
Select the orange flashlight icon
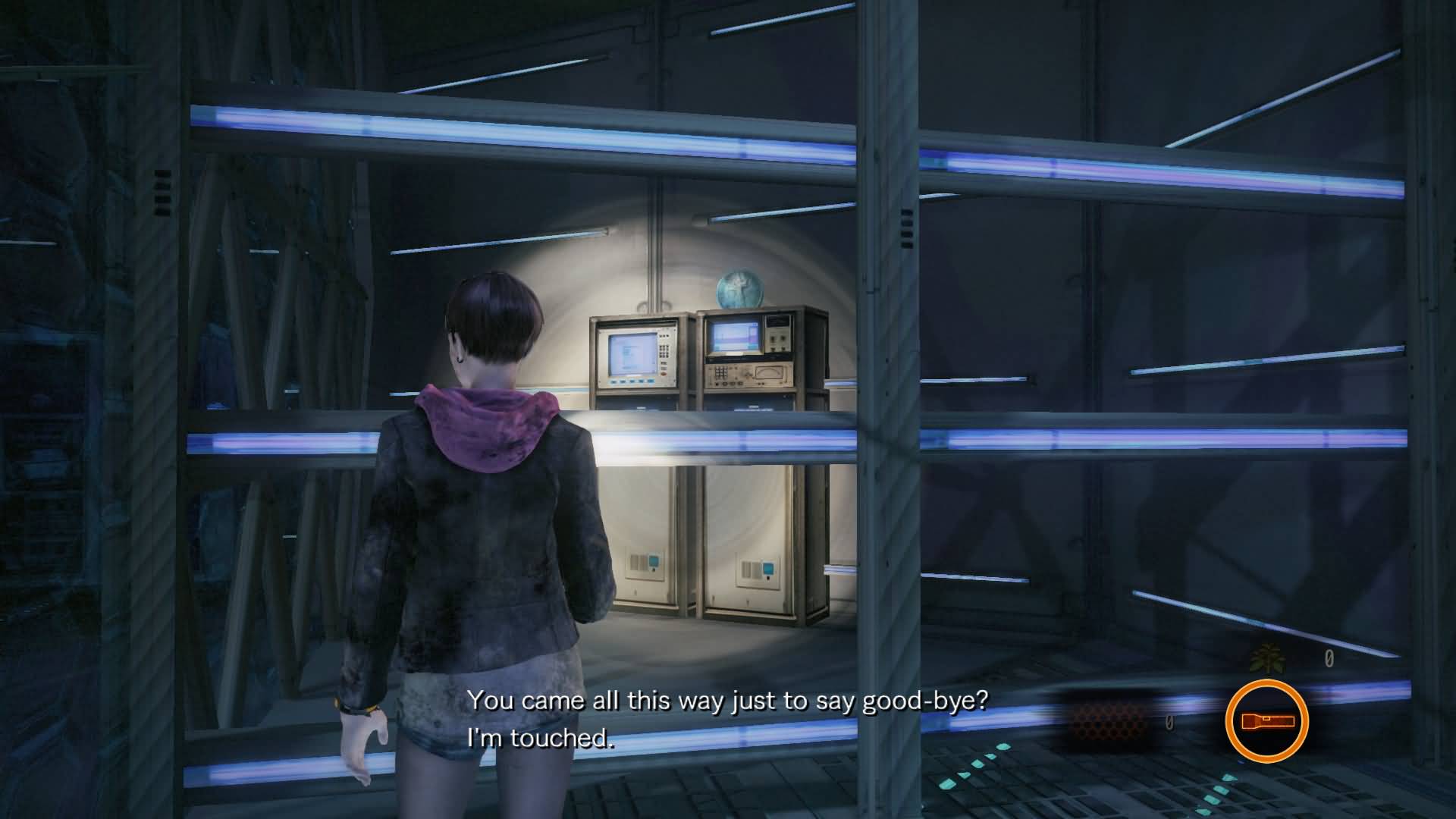[x=1266, y=721]
